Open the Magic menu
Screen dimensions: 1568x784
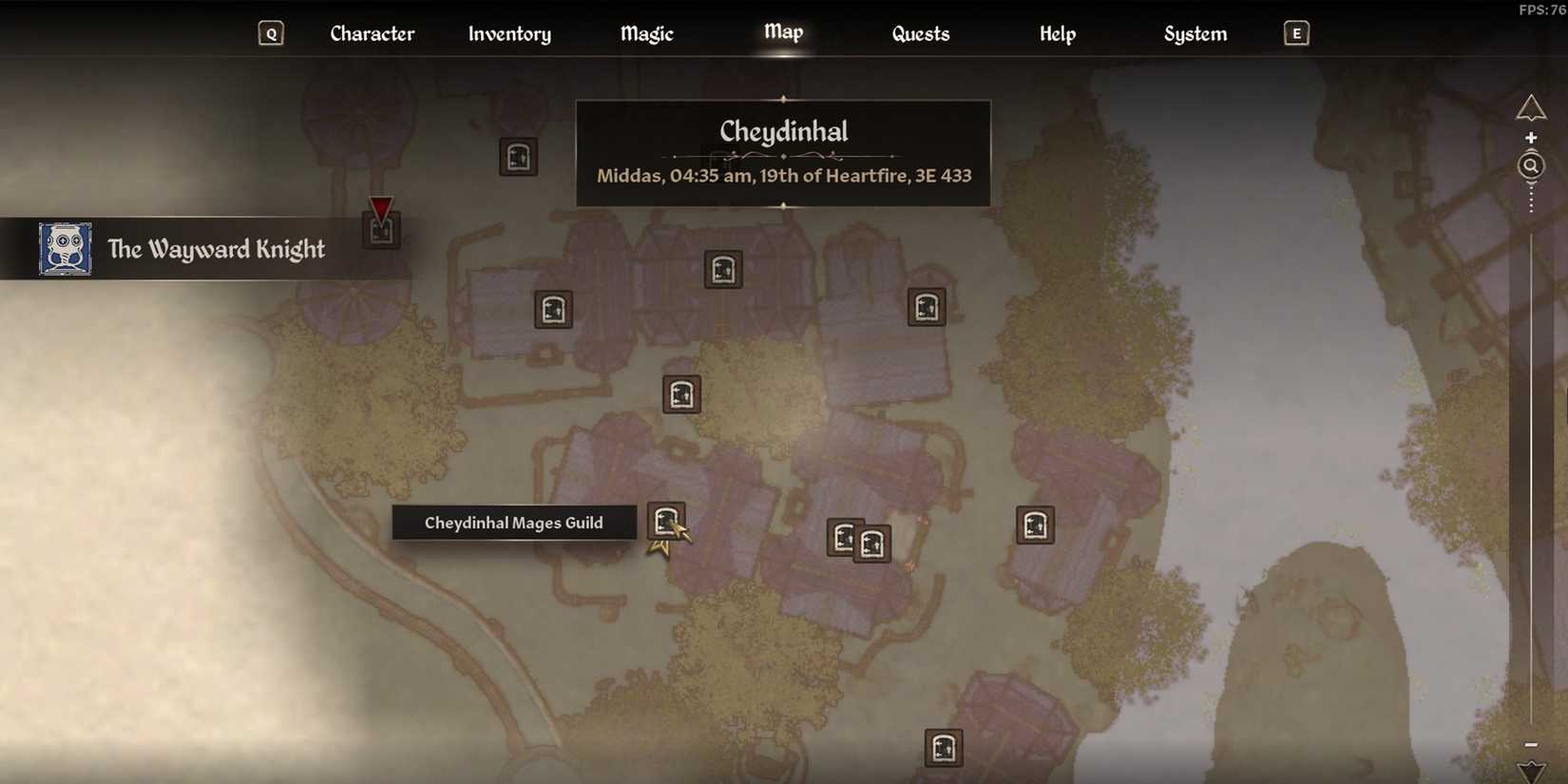[x=646, y=33]
